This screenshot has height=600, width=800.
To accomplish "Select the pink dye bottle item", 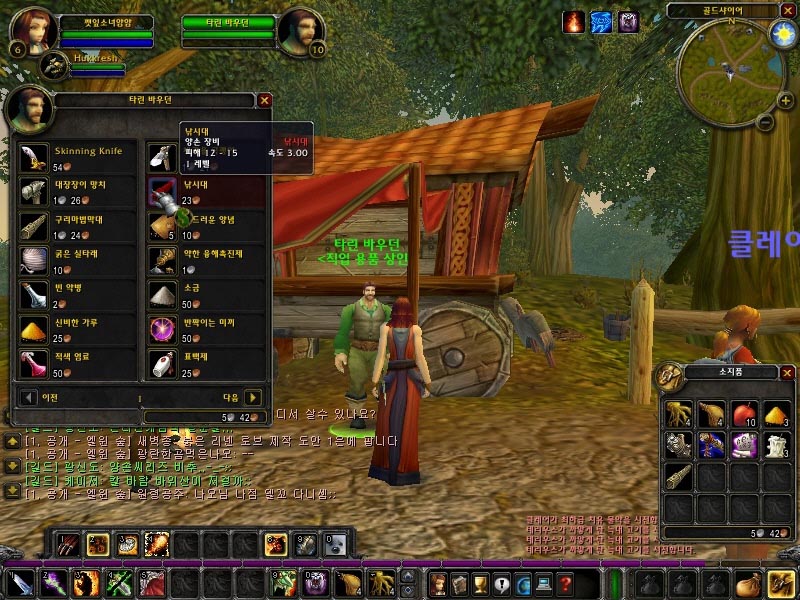I will [33, 363].
